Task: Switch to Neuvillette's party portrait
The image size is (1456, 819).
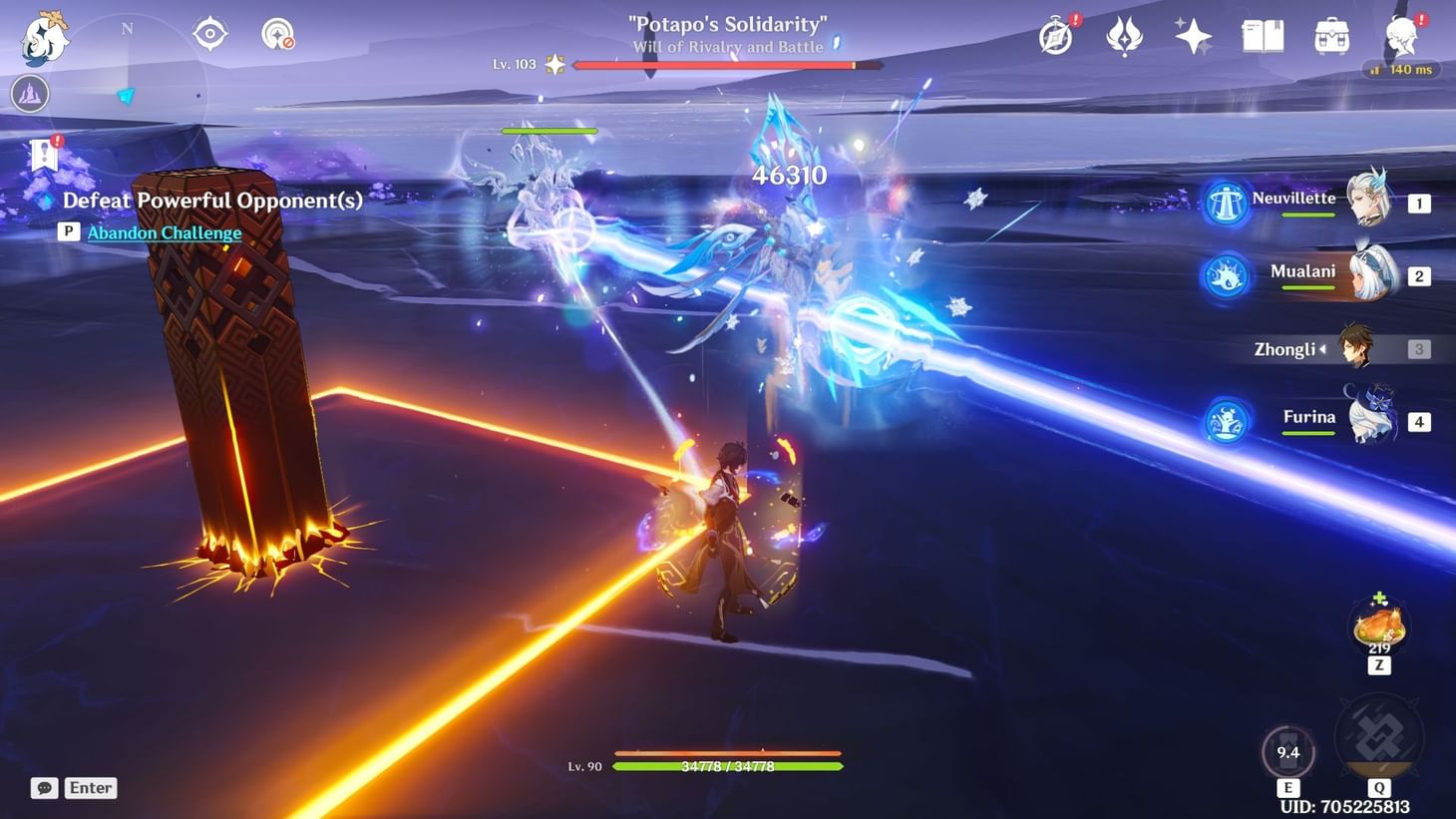Action: [1368, 202]
